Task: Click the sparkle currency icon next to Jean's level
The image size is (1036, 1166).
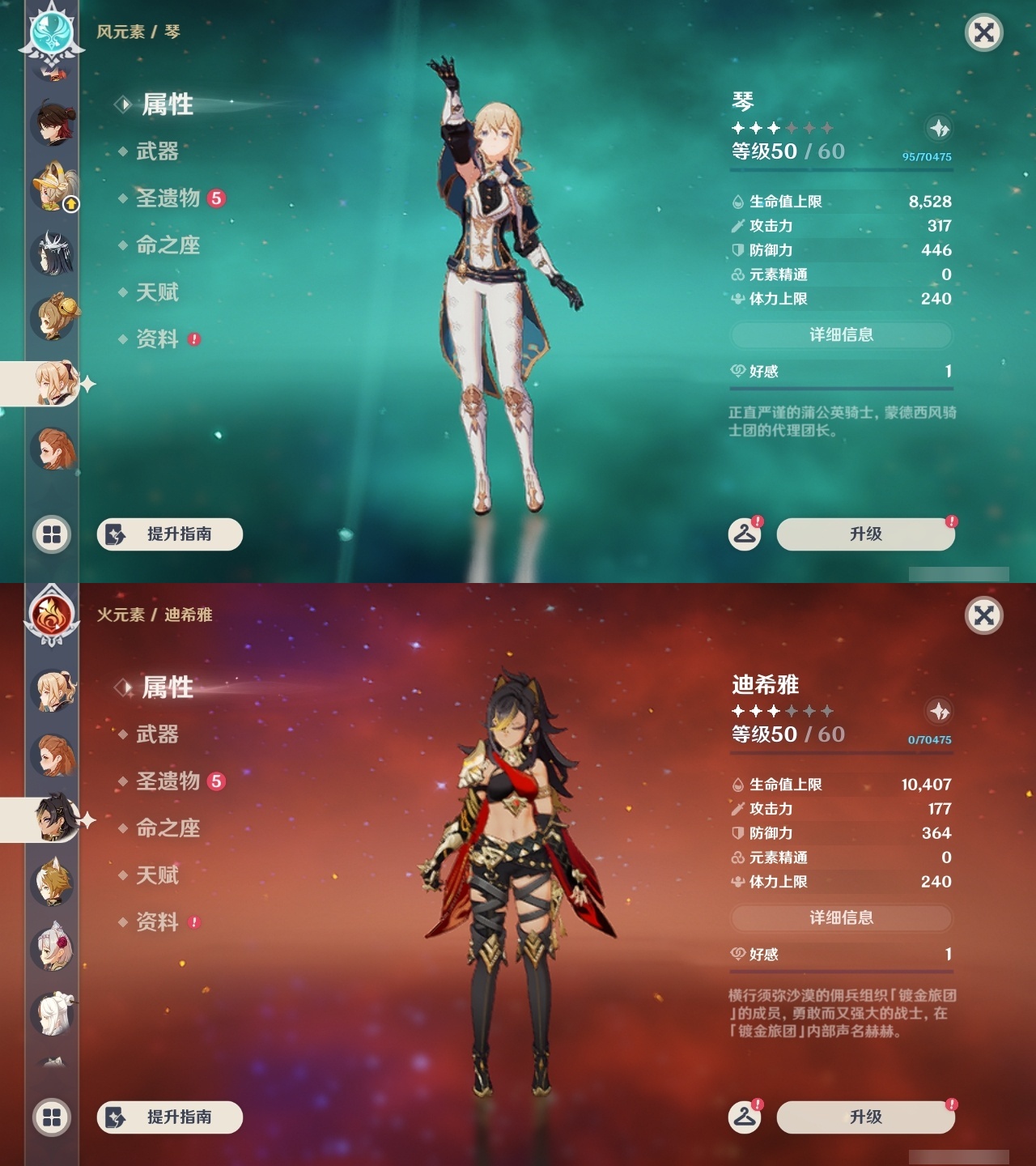Action: [x=939, y=128]
